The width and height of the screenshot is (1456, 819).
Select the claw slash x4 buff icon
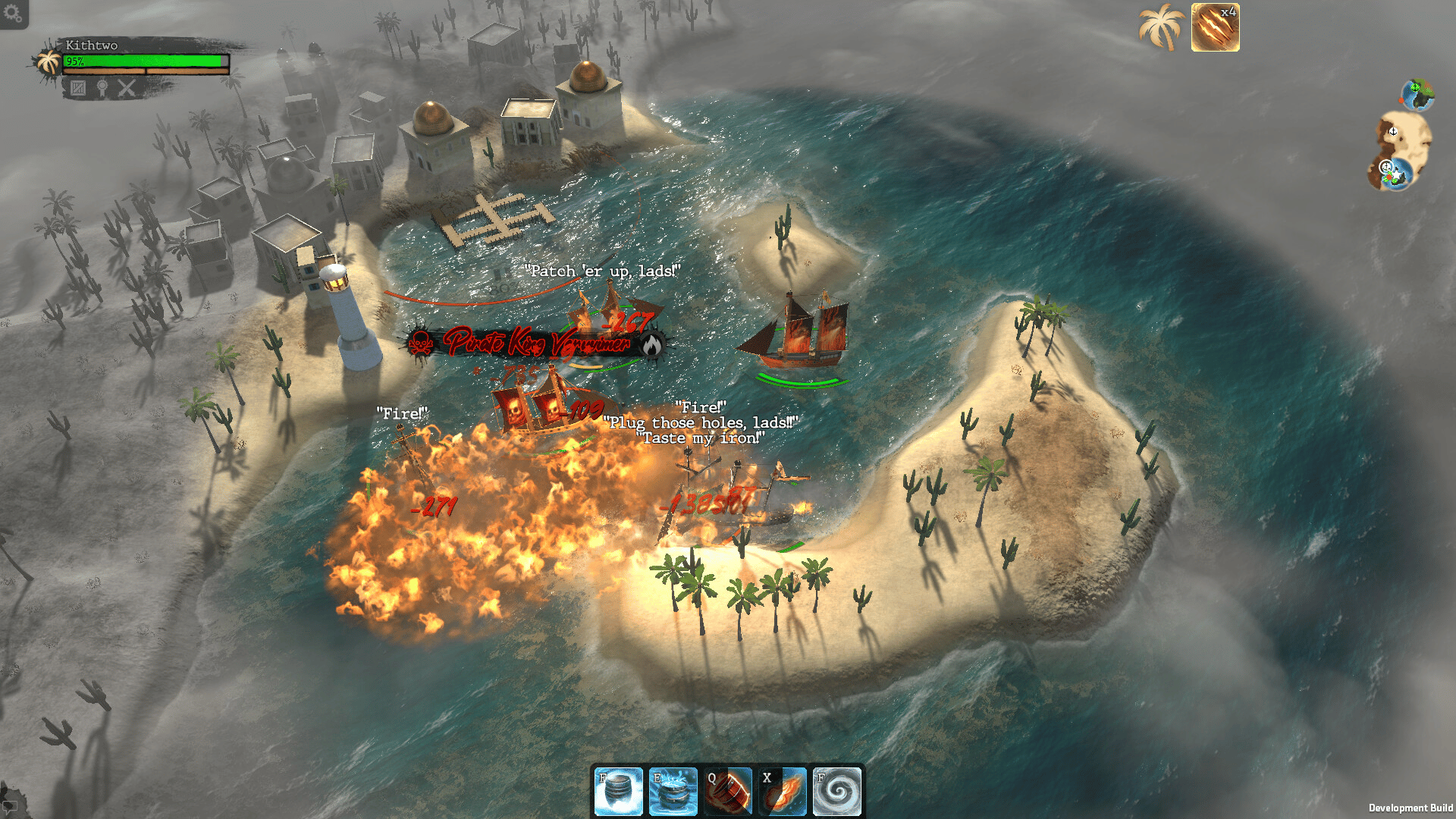pos(1215,27)
